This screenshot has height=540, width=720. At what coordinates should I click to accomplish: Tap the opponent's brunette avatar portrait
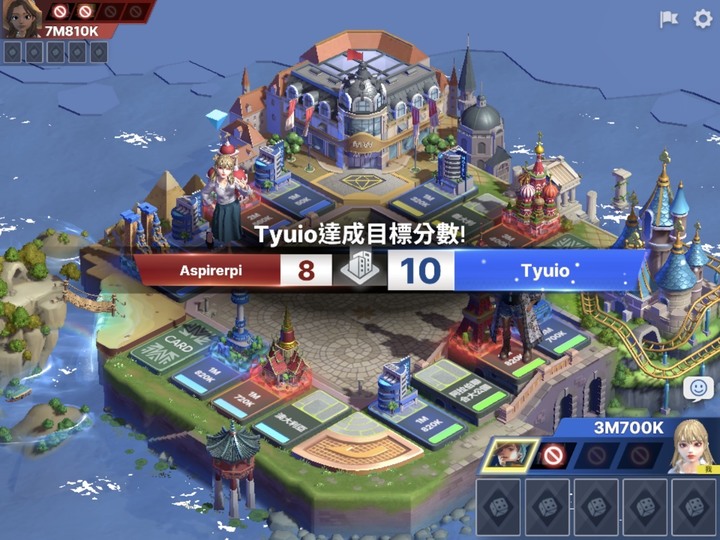[x=20, y=18]
